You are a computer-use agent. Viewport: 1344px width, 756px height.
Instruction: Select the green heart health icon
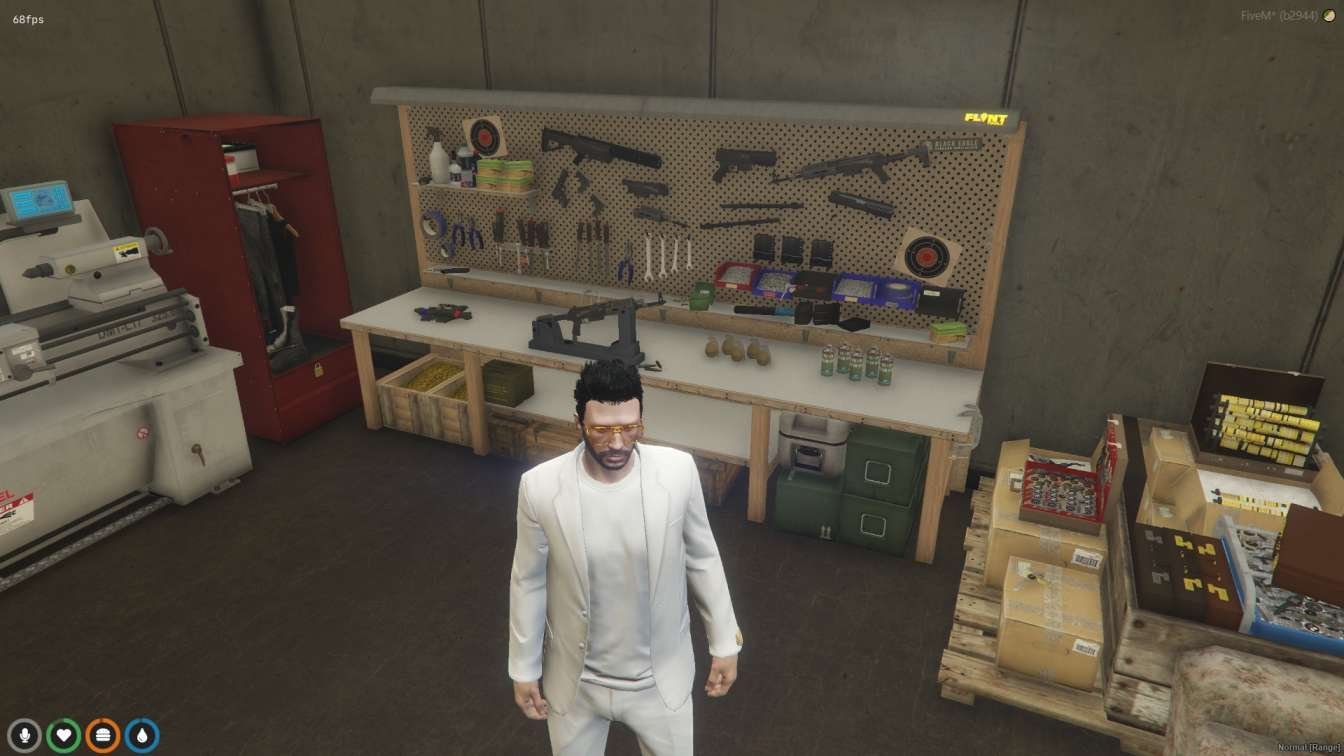(64, 736)
